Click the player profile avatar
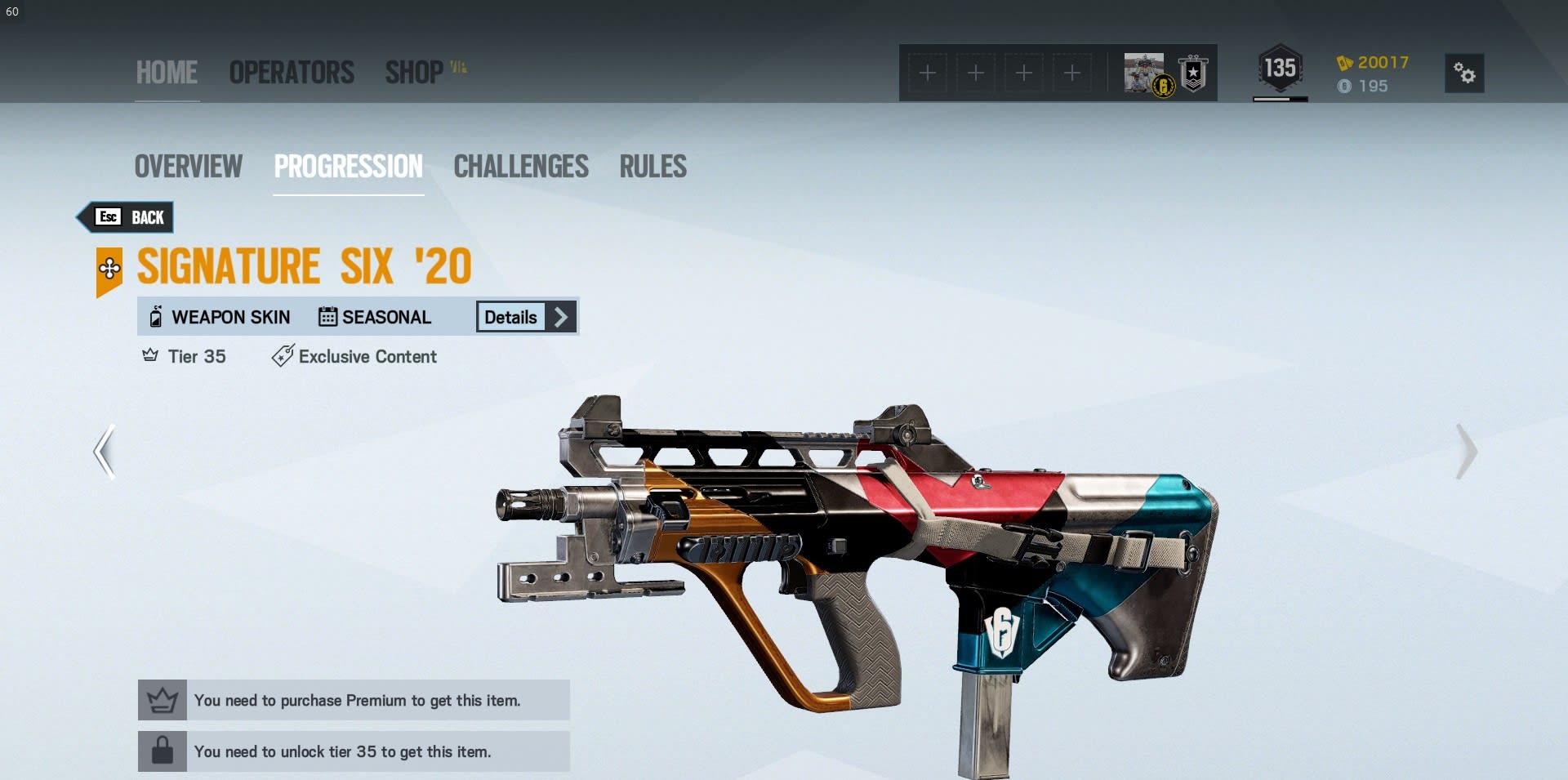Screen dimensions: 1568x780 point(1145,73)
